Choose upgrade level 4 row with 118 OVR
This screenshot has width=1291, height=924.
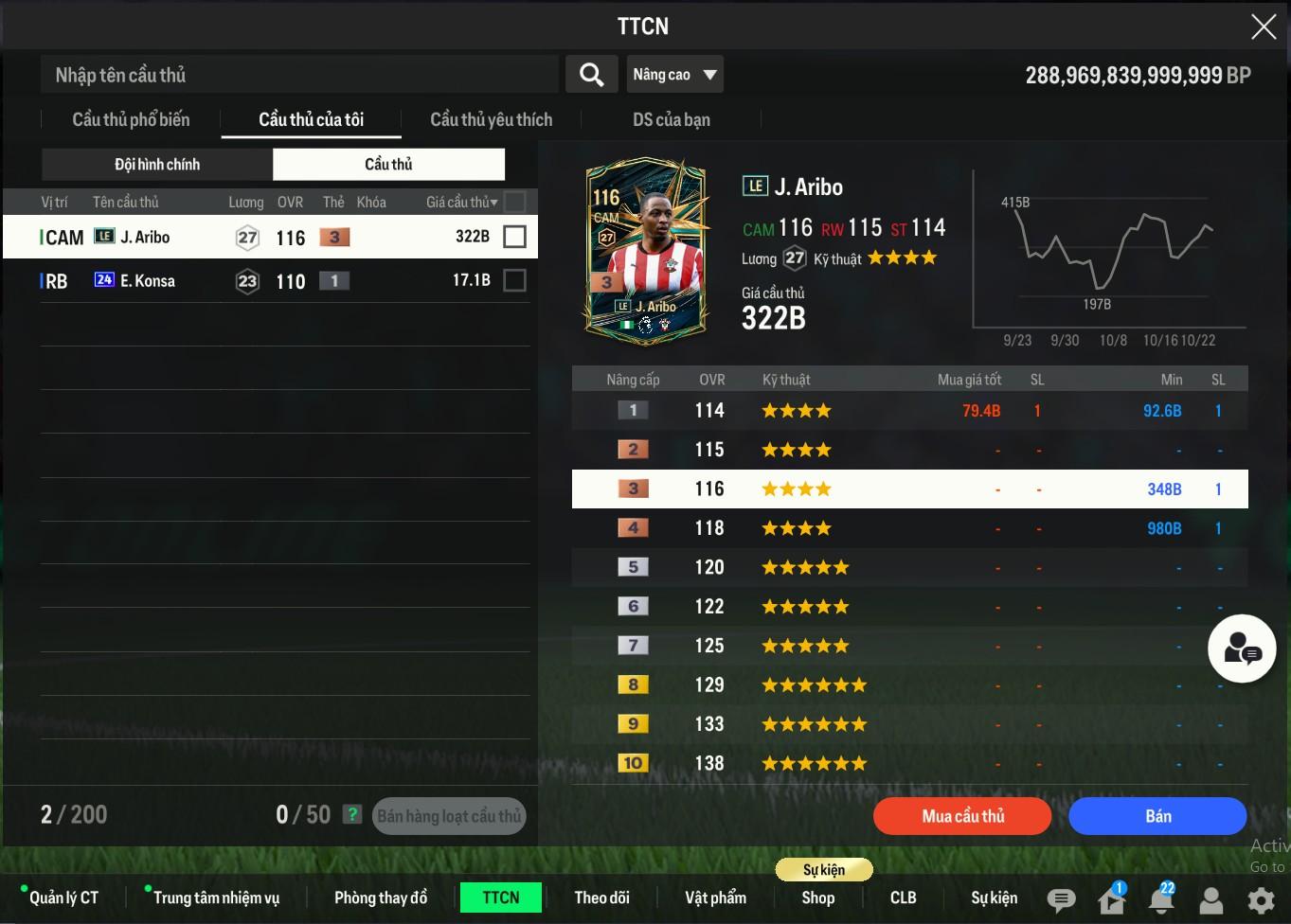click(909, 528)
